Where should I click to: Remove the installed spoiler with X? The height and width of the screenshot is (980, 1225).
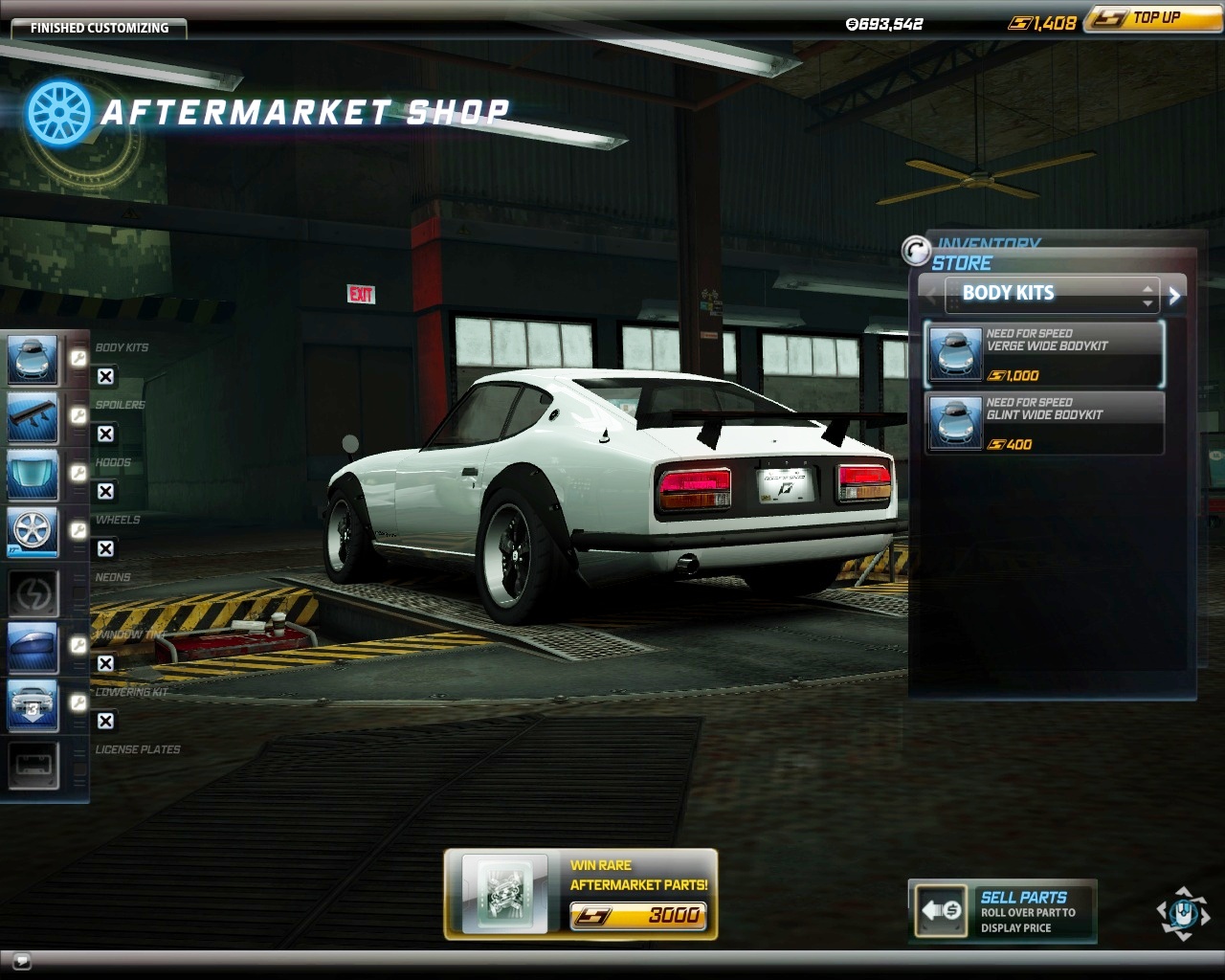pos(106,434)
